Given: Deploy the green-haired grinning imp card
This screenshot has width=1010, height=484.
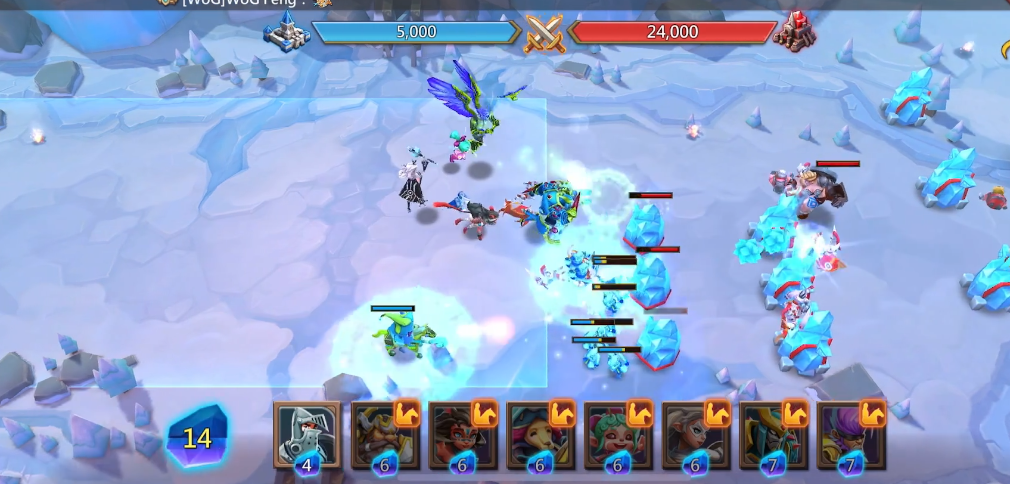Looking at the screenshot, I should tap(617, 434).
